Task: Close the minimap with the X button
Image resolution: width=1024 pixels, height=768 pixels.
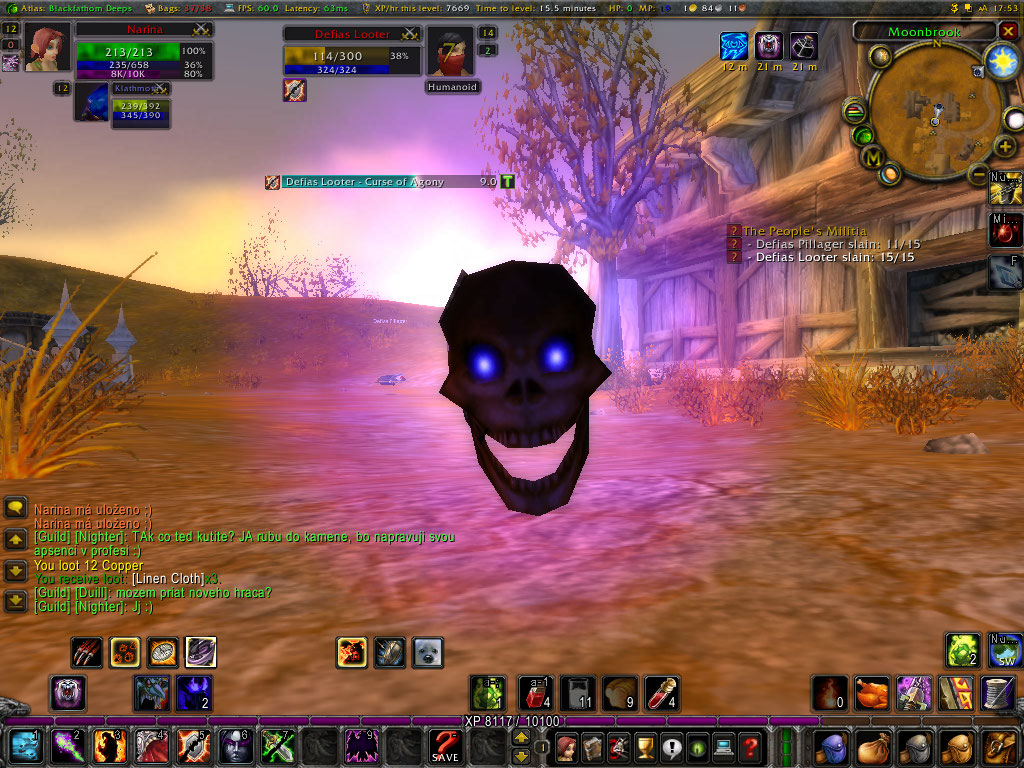Action: (x=1007, y=31)
